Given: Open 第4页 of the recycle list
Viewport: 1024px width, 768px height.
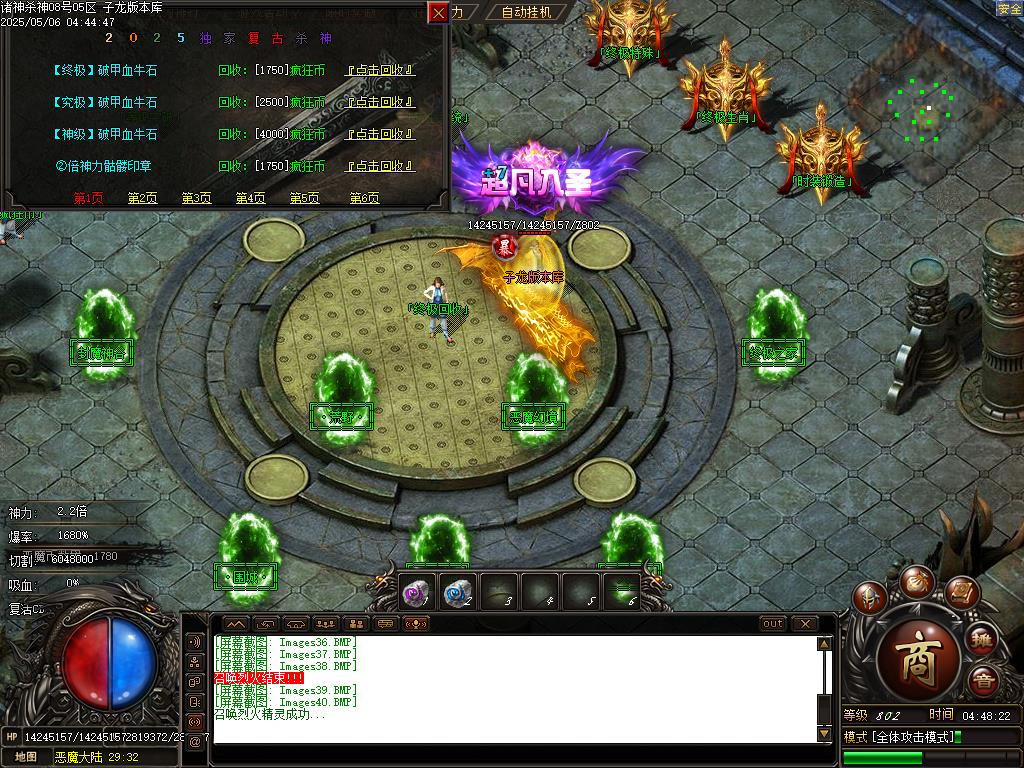Looking at the screenshot, I should pos(250,198).
